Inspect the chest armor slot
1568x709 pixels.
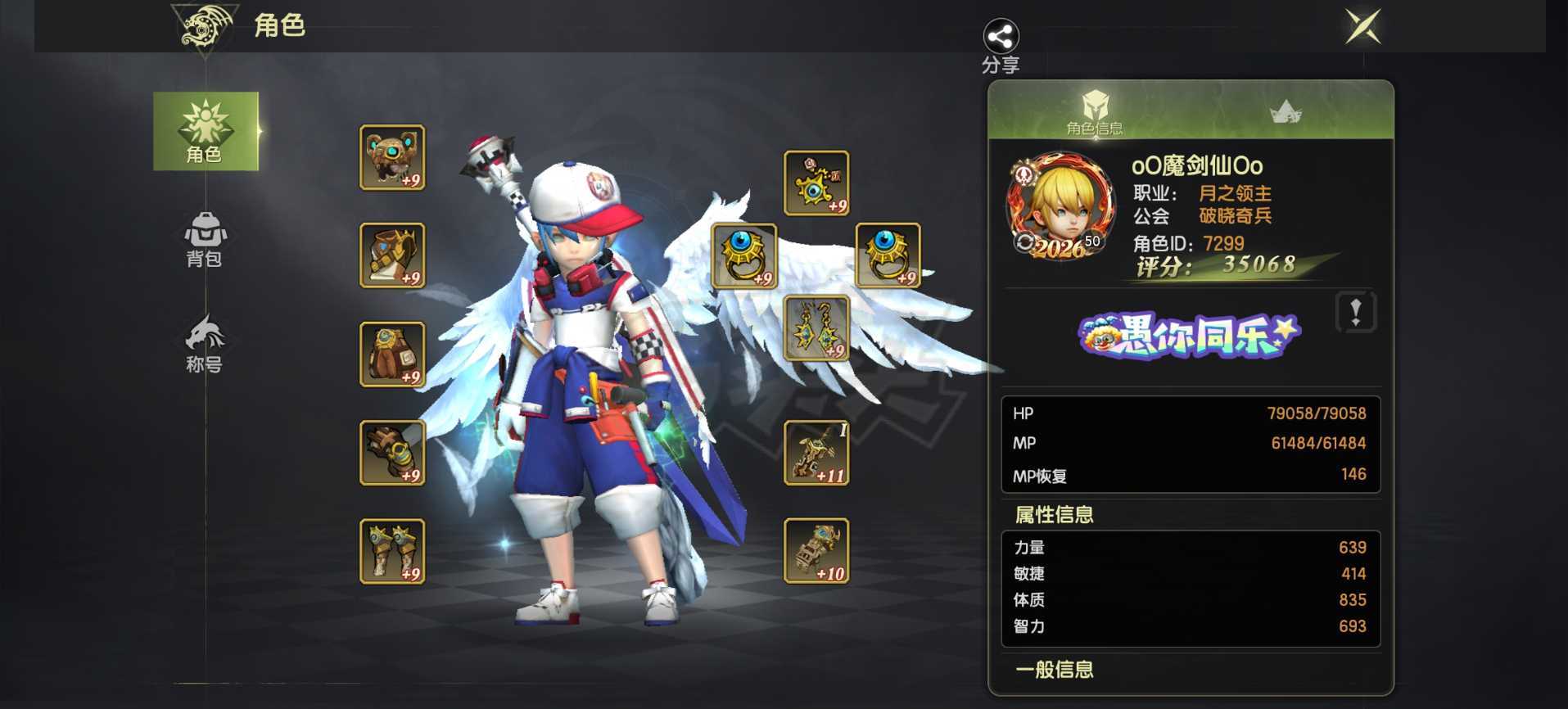tap(392, 255)
